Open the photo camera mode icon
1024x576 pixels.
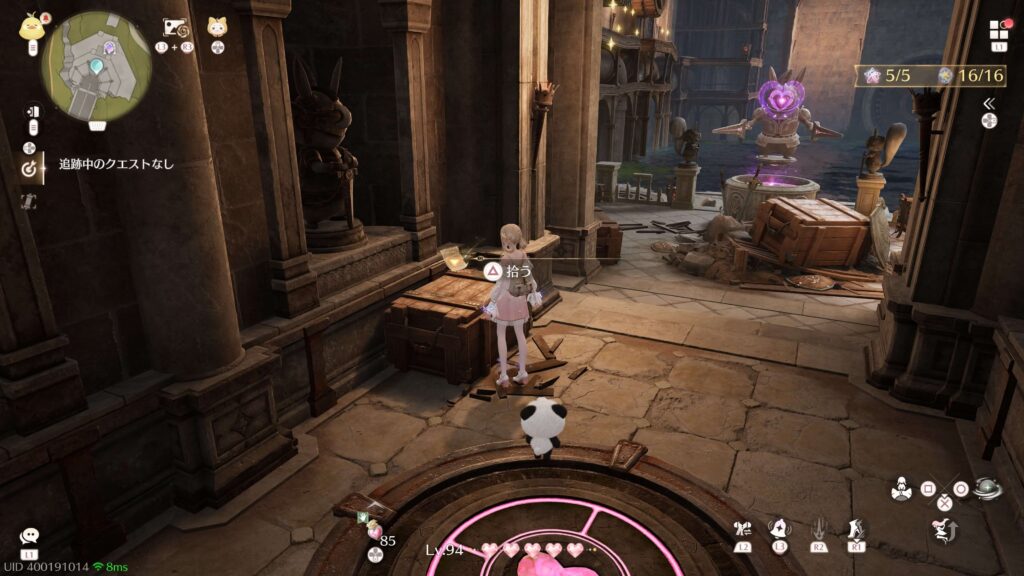175,28
